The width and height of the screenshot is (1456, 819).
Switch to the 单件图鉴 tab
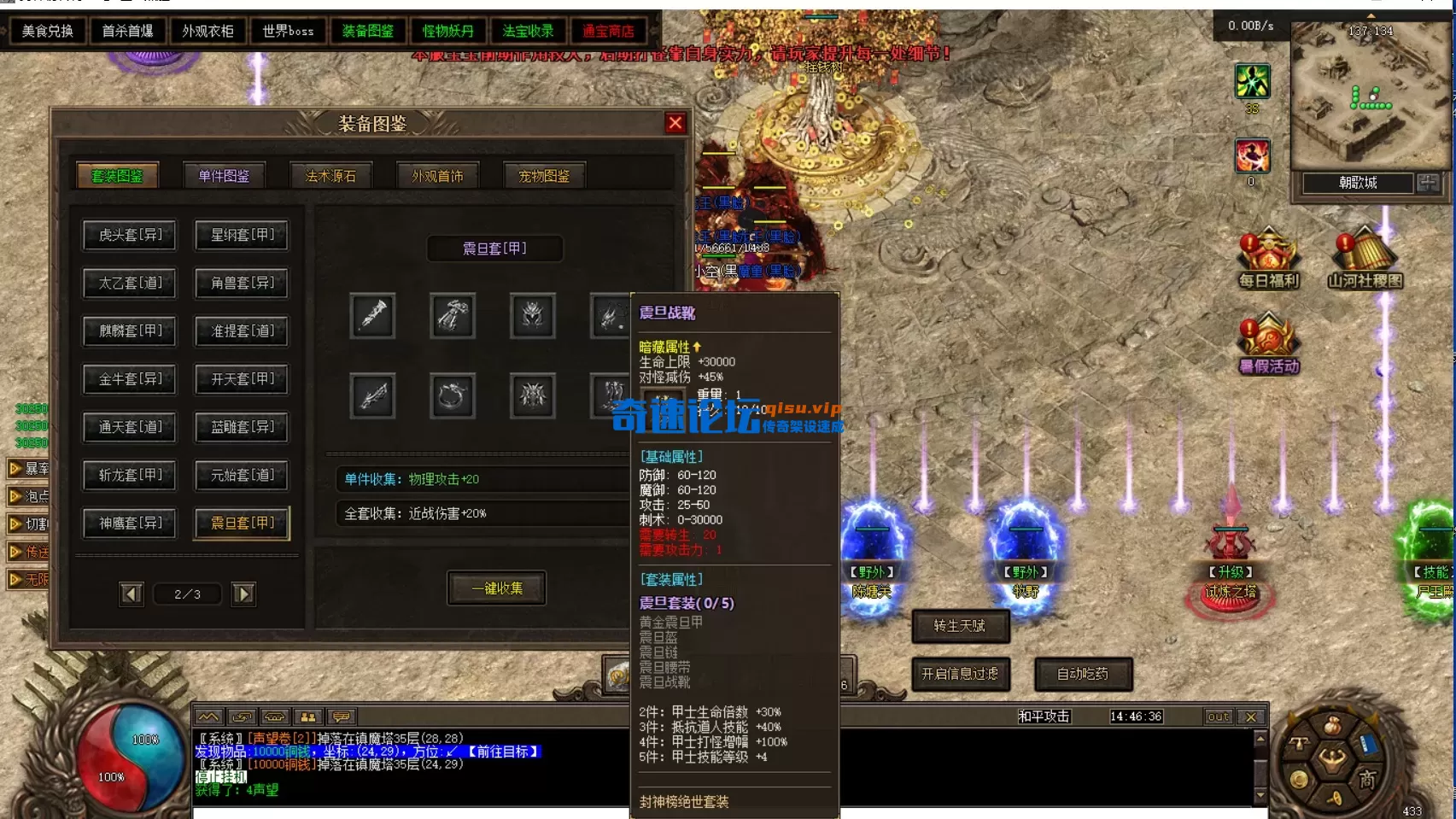point(222,174)
